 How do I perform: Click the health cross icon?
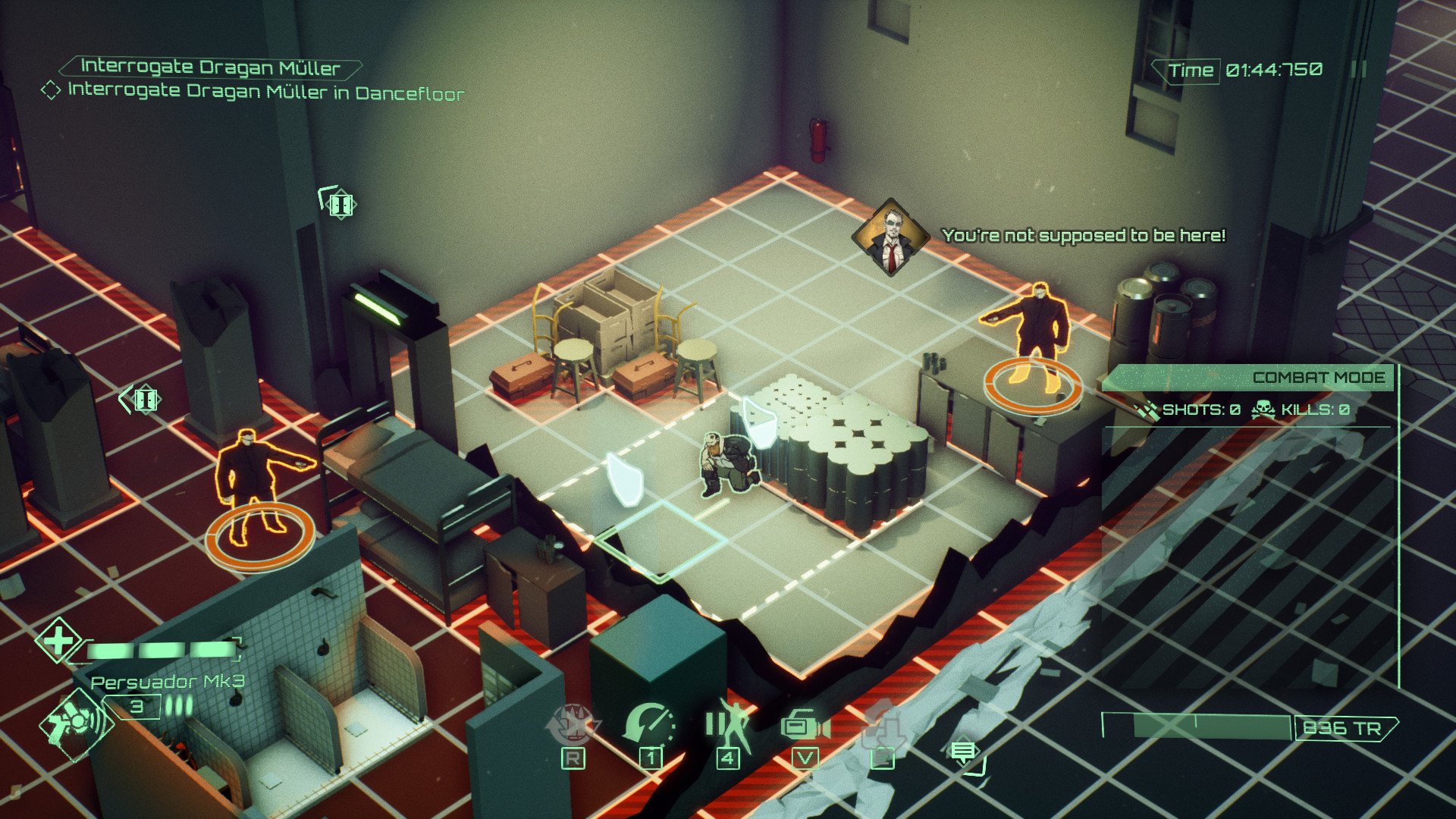(x=58, y=642)
